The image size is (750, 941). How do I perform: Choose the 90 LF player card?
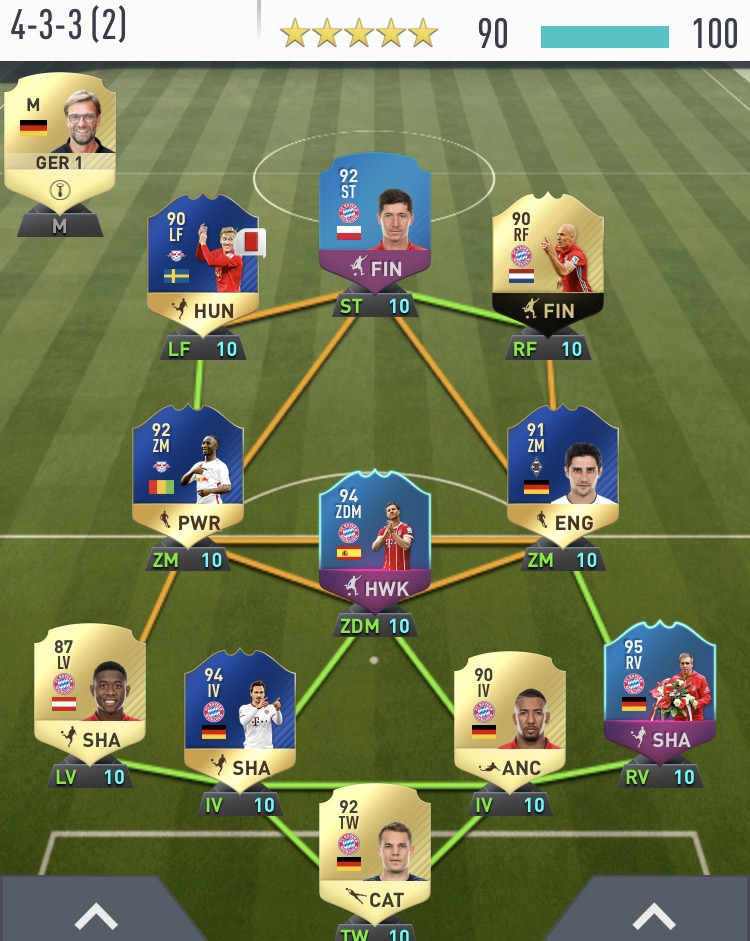(203, 262)
